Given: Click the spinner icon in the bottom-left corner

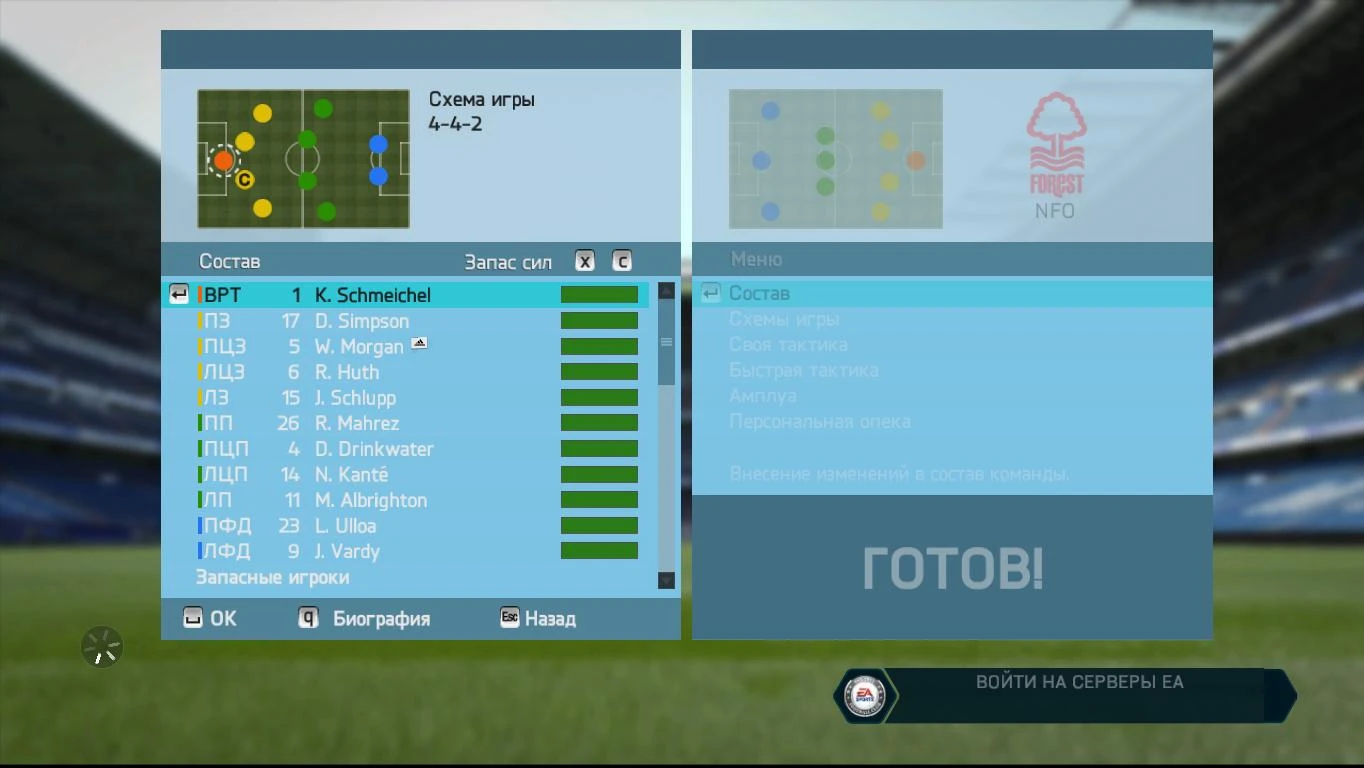Looking at the screenshot, I should (x=100, y=647).
